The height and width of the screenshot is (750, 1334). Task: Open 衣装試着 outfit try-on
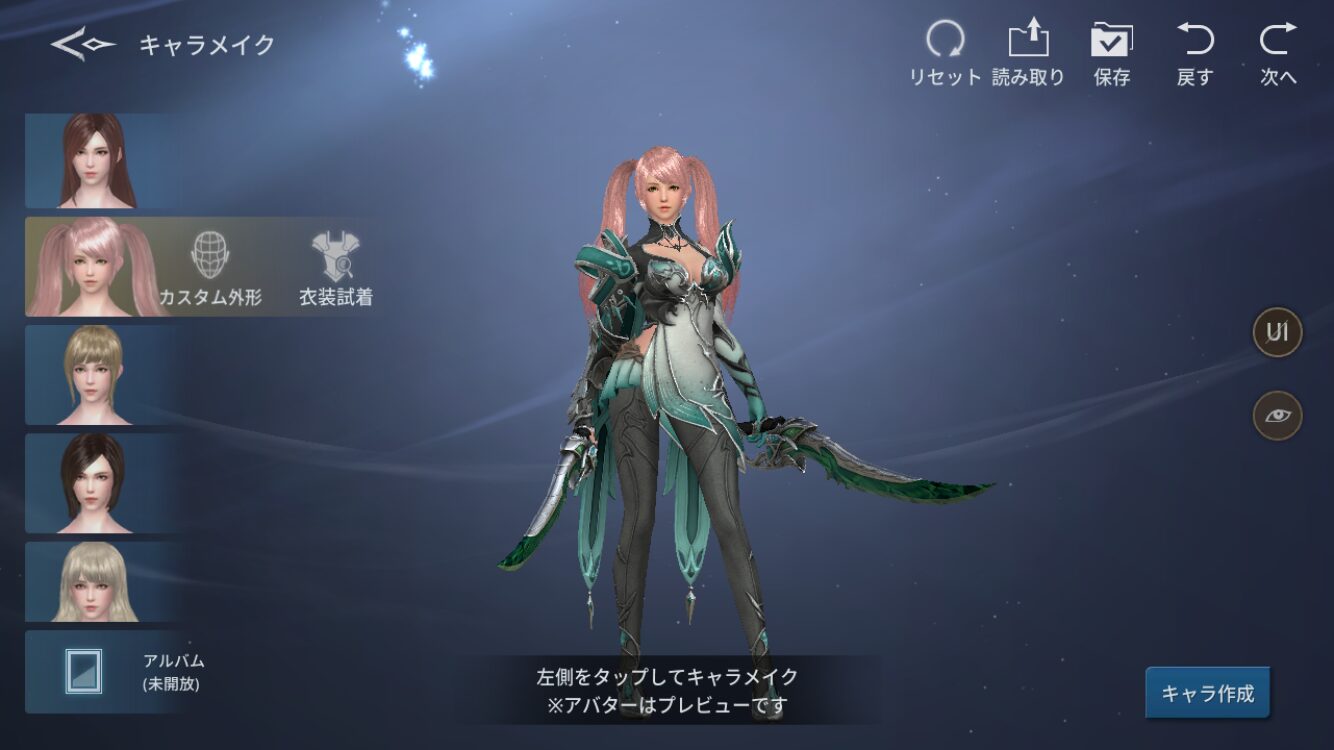tap(336, 268)
